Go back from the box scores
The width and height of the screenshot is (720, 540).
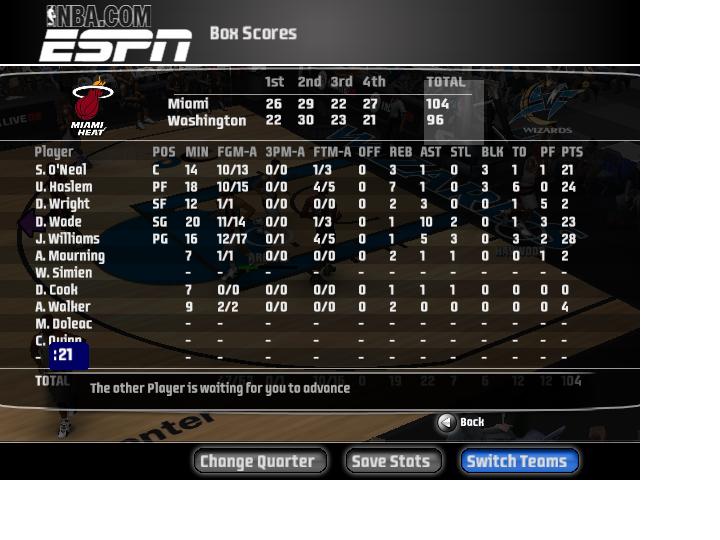point(461,422)
